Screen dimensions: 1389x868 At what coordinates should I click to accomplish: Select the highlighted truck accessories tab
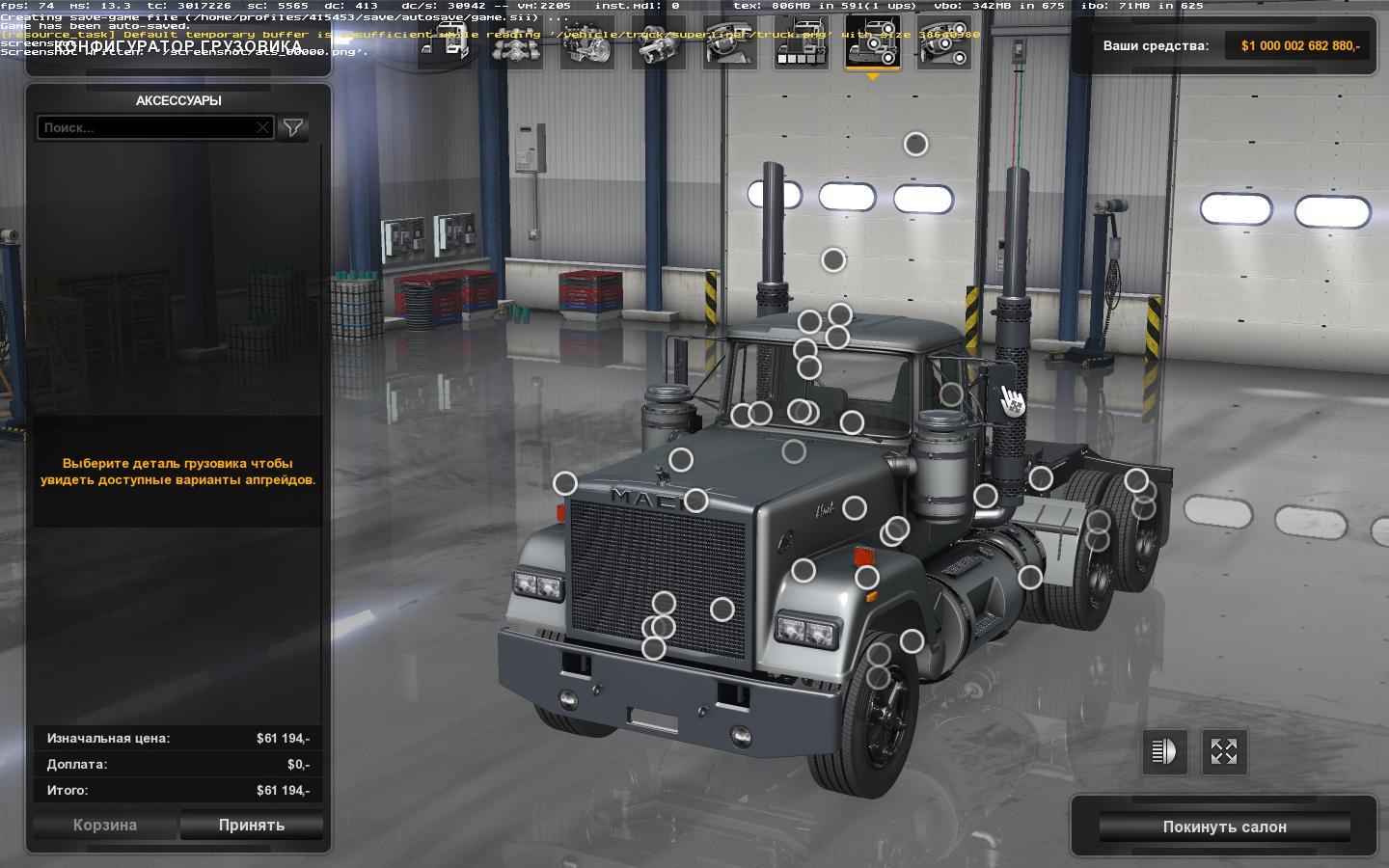[x=873, y=44]
